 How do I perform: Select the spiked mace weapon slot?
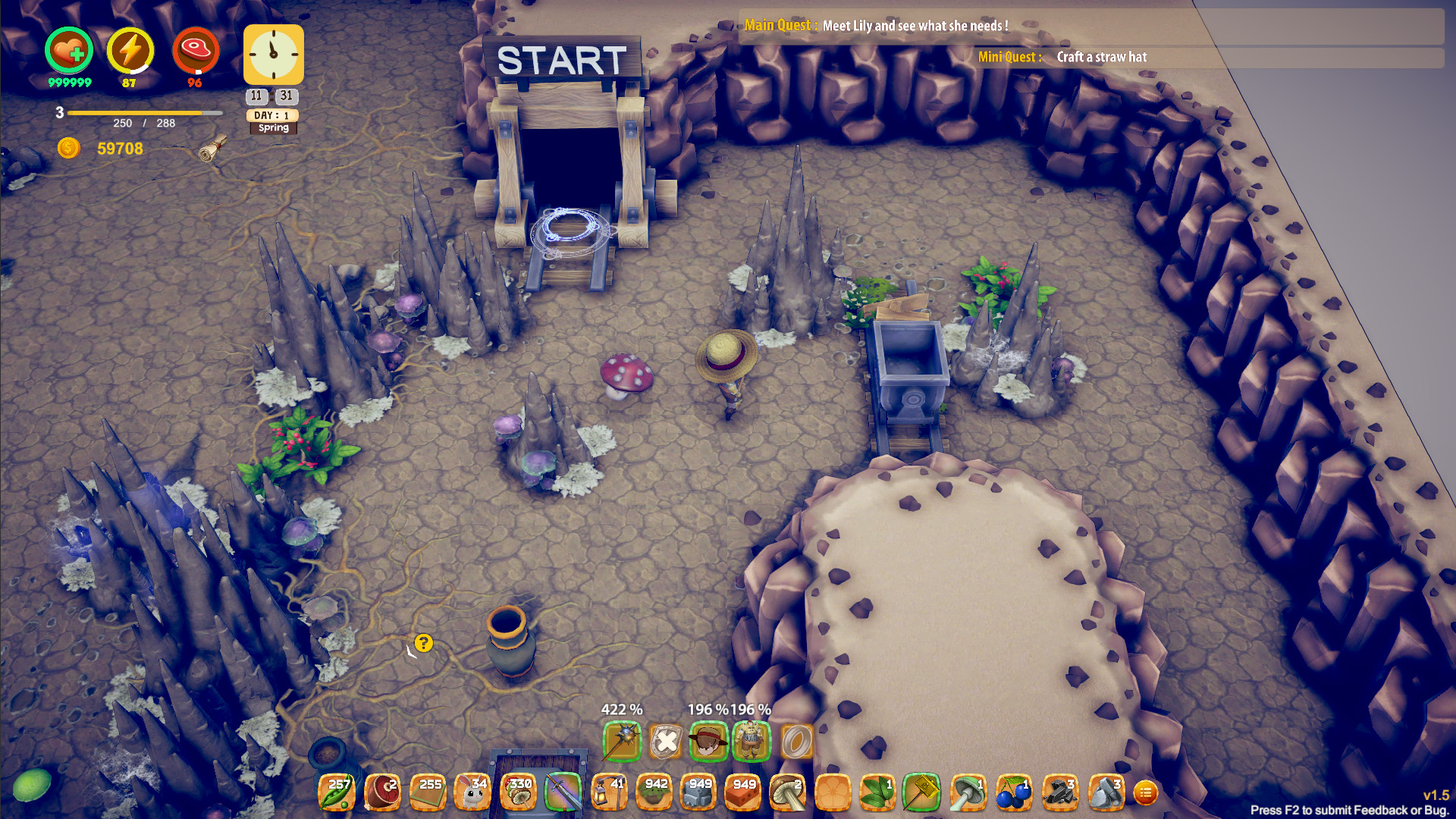click(622, 742)
